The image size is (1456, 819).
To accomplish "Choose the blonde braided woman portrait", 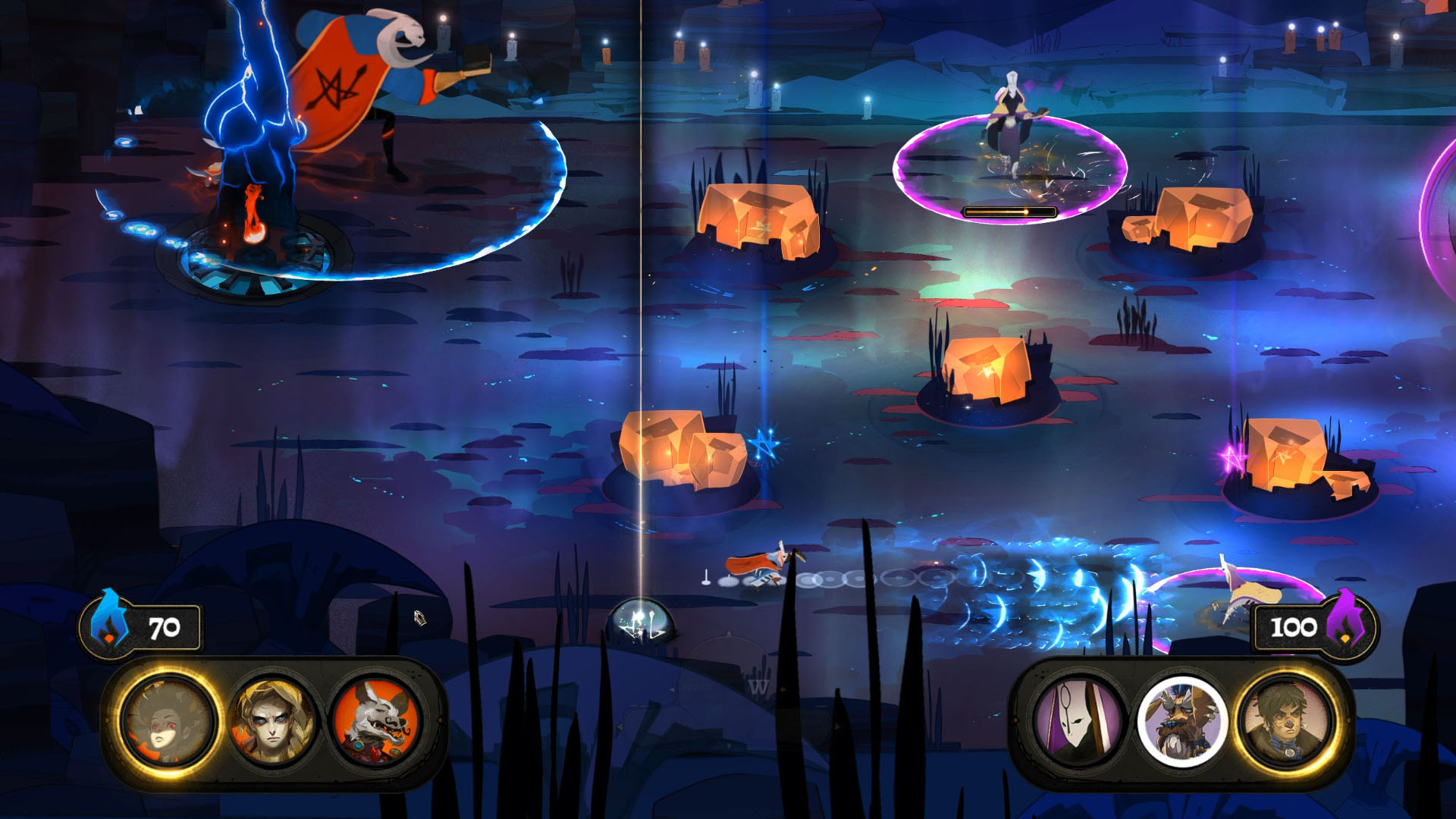I will pos(272,722).
